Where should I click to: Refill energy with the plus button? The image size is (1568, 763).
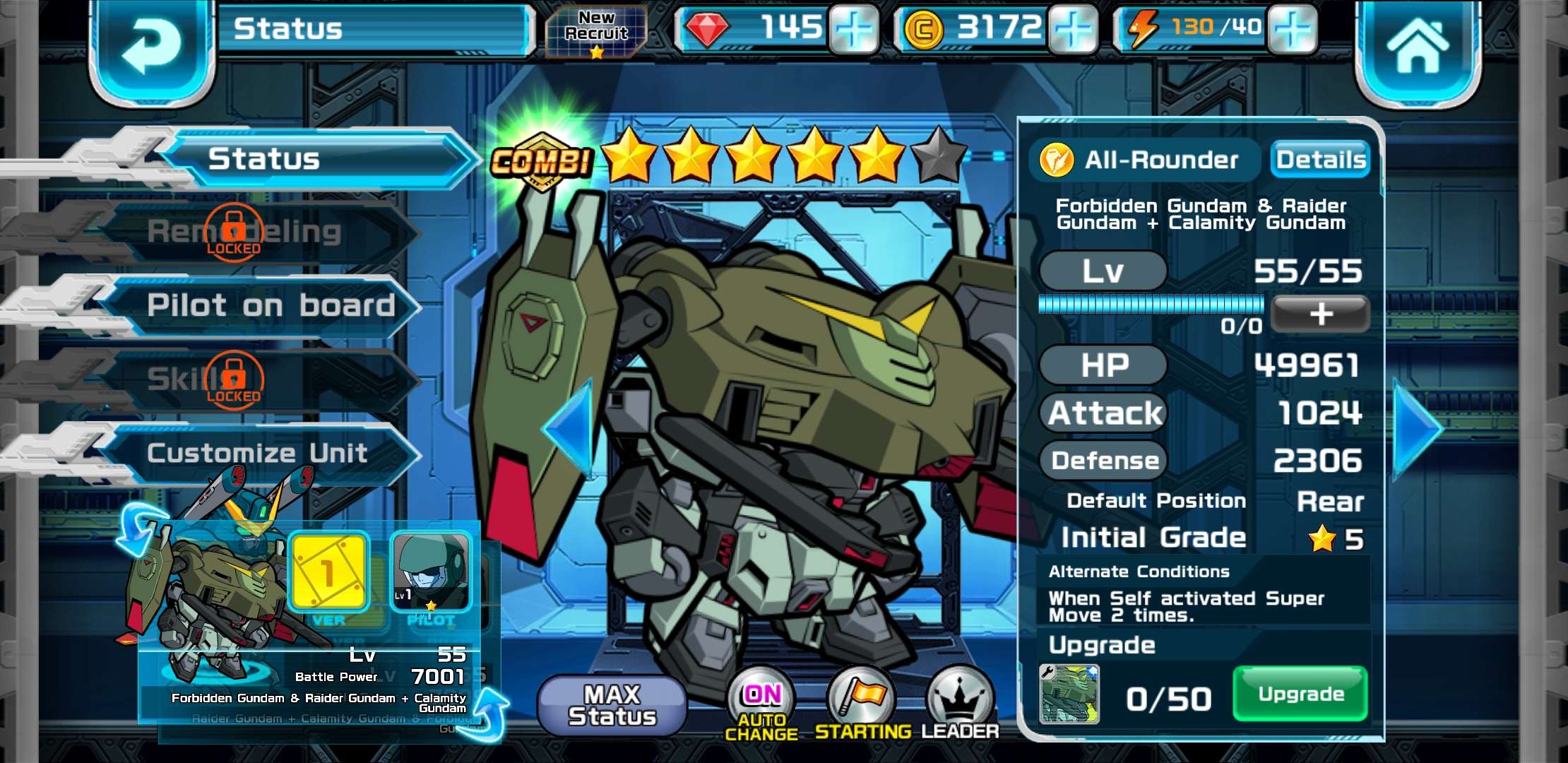coord(1292,30)
